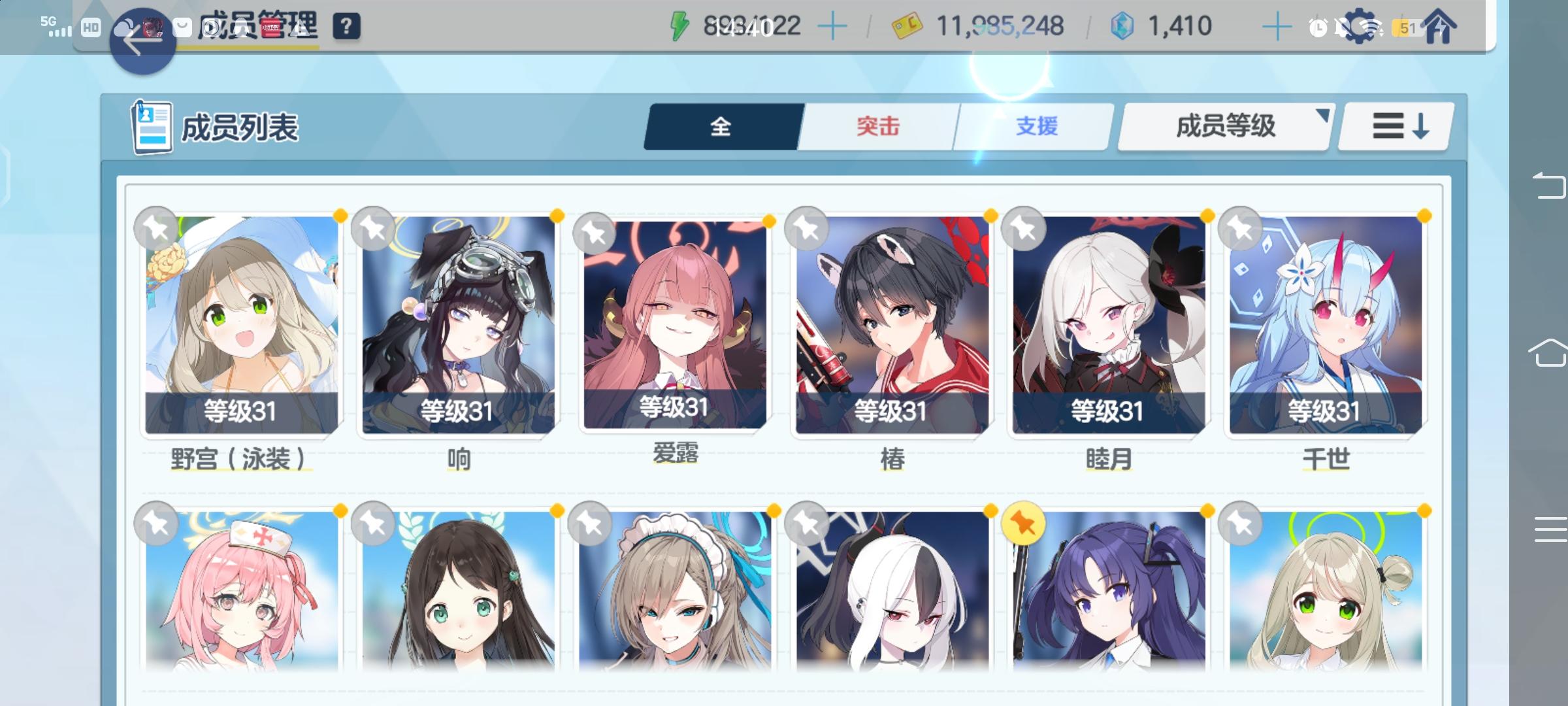Switch to the 突击 tab
The image size is (1568, 706).
coord(877,127)
